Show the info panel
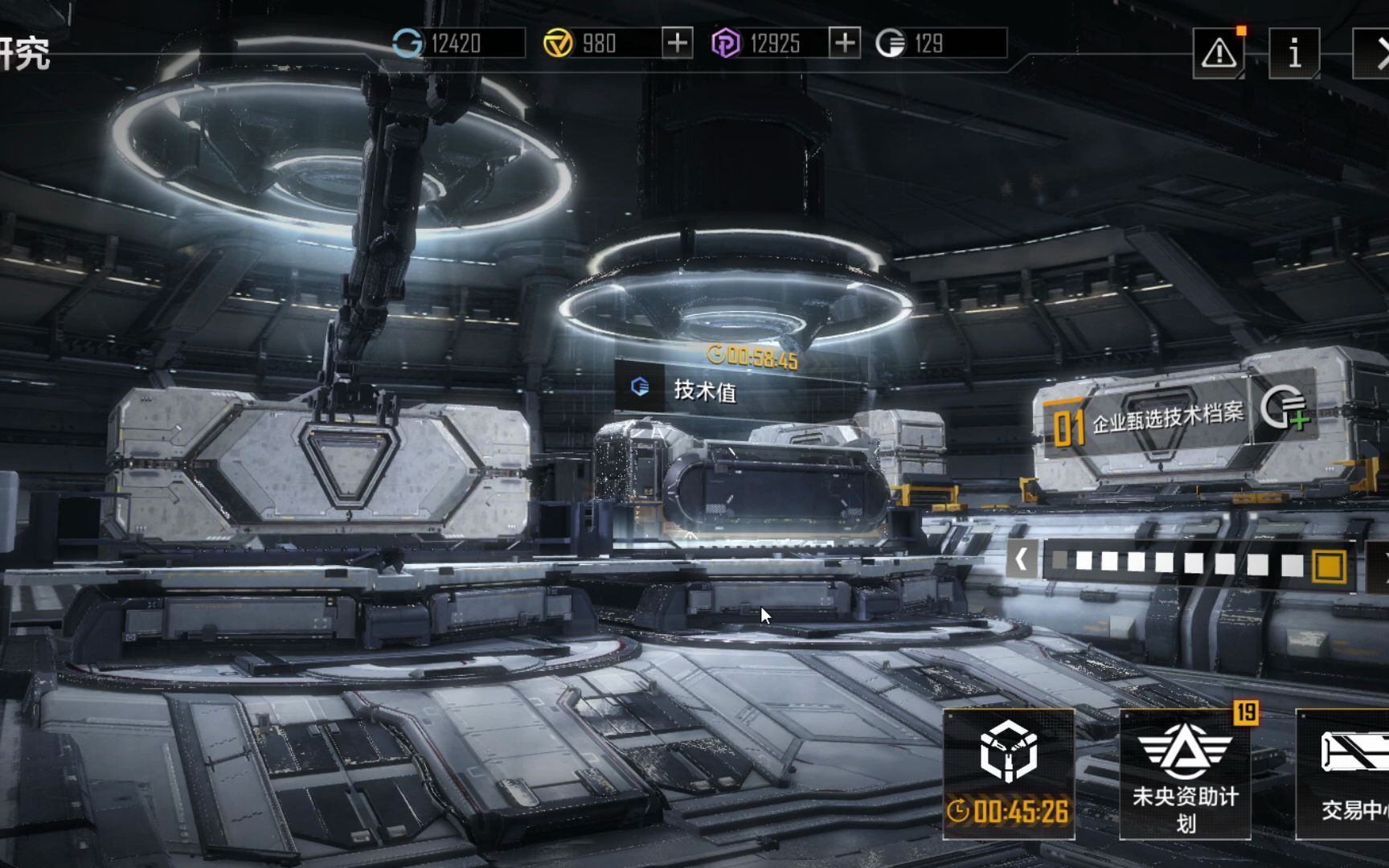Viewport: 1389px width, 868px height. coord(1293,53)
